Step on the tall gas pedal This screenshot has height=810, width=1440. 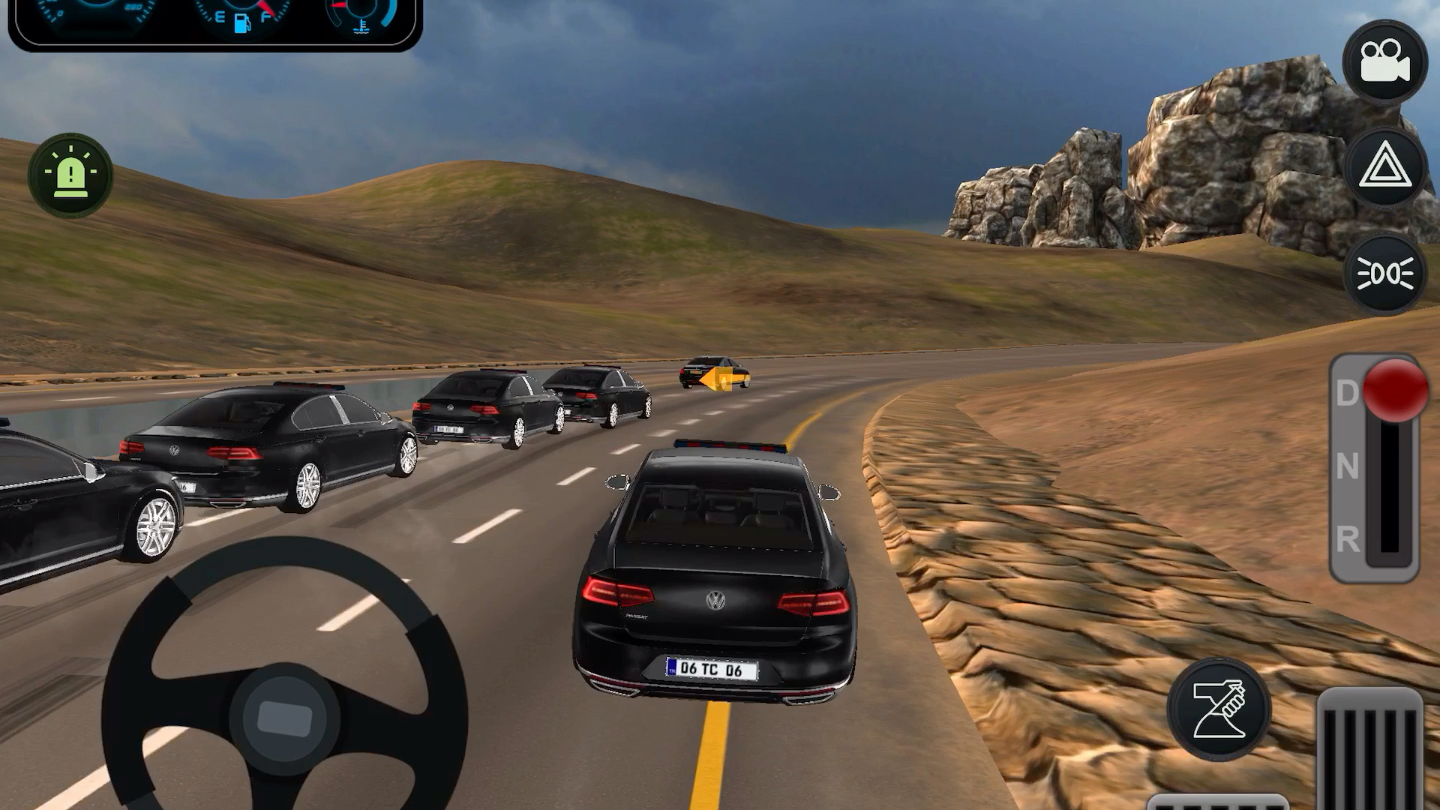coord(1369,750)
